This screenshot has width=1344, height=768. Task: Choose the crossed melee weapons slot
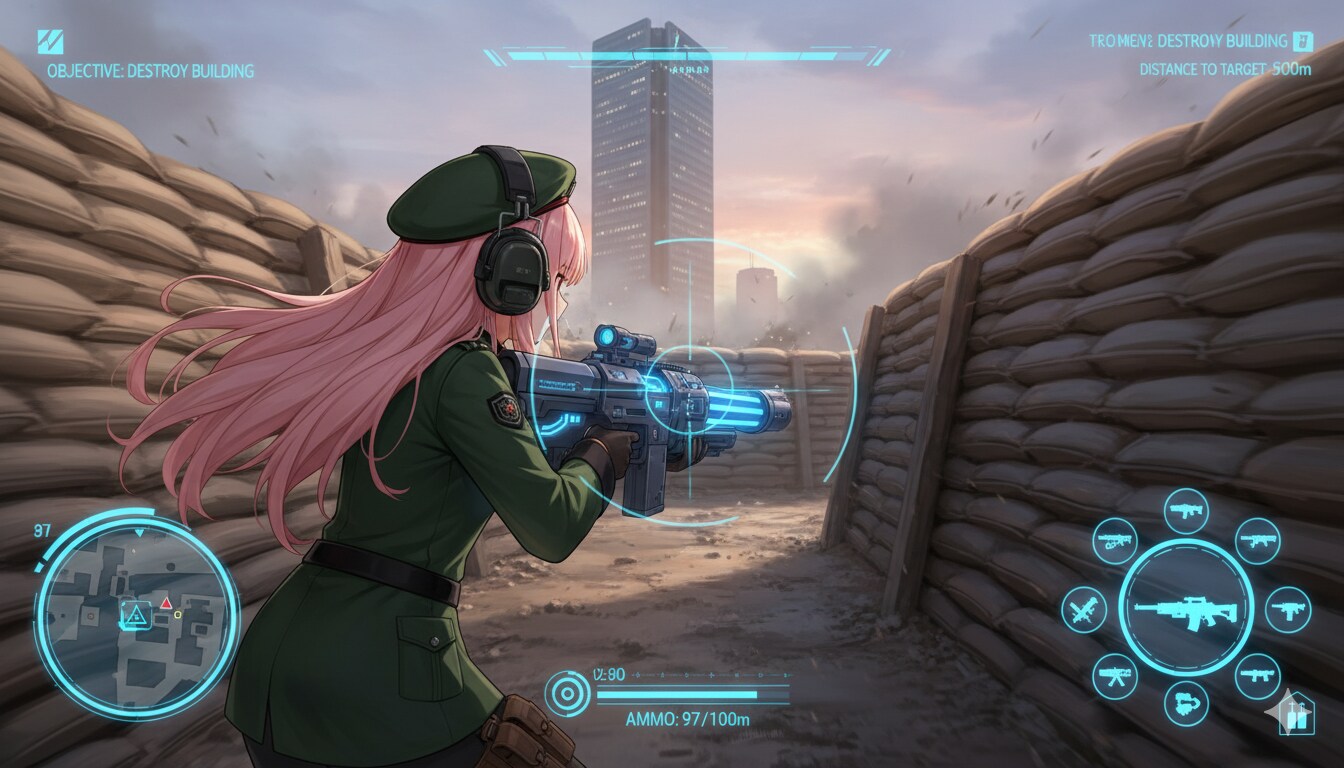1083,609
